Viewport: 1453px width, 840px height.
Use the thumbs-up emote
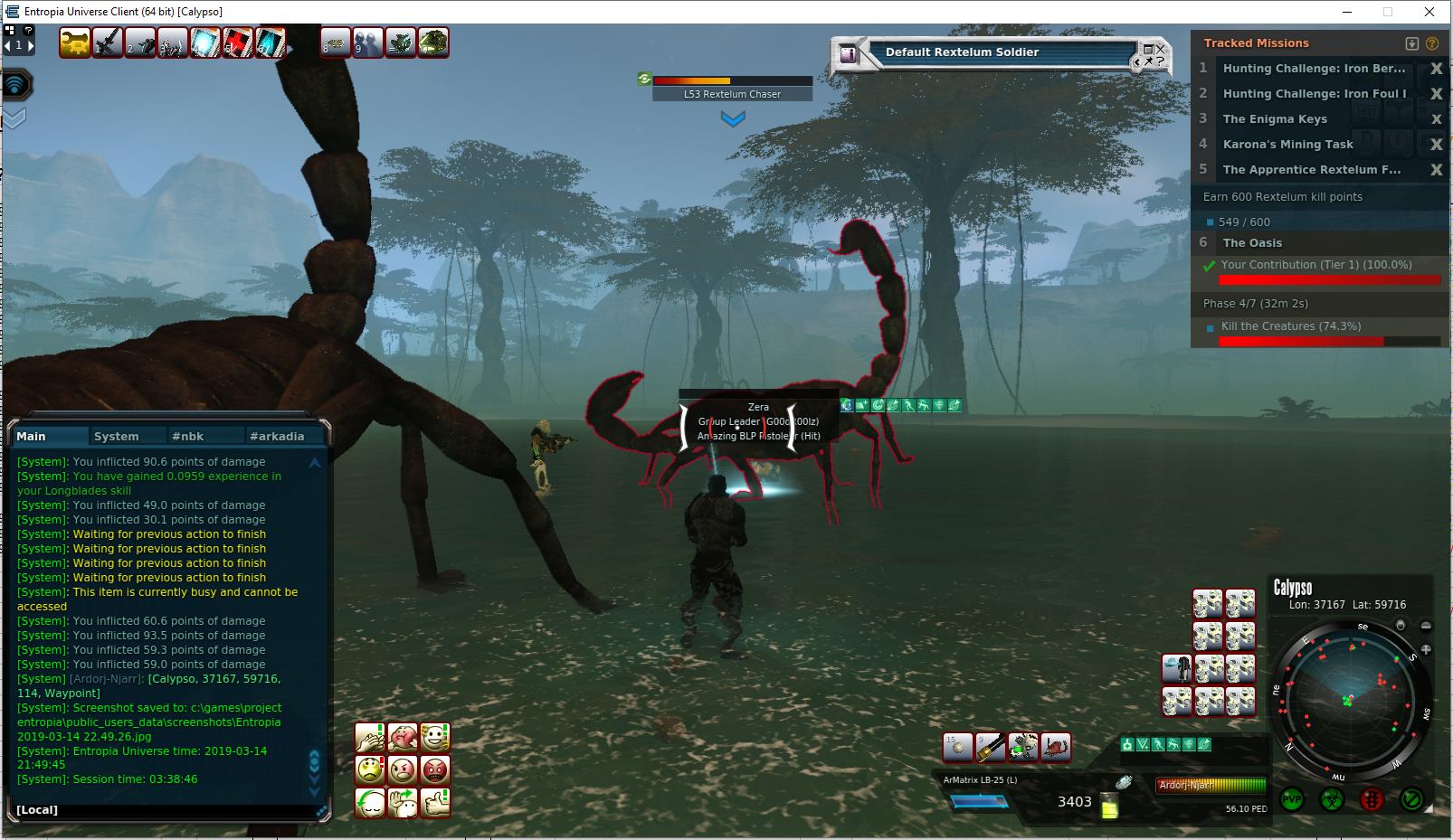435,802
